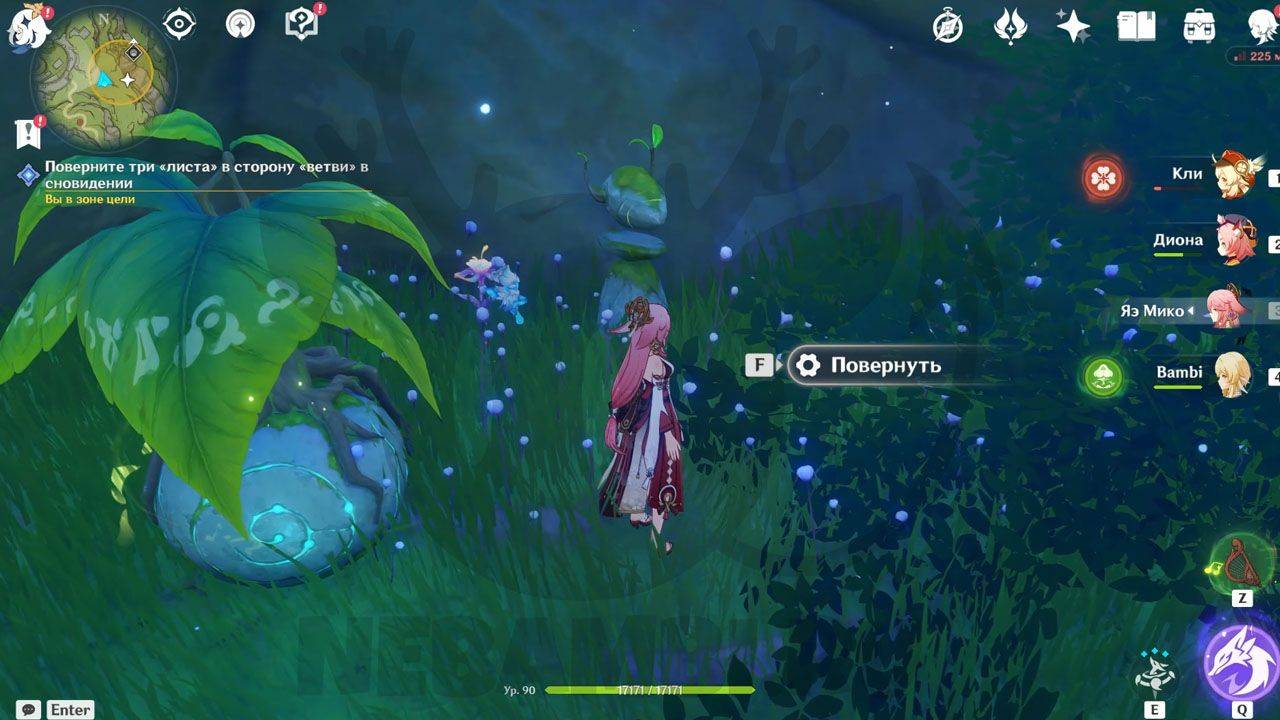
Task: Open the question-mark book icon with red alert
Action: pyautogui.click(x=301, y=24)
